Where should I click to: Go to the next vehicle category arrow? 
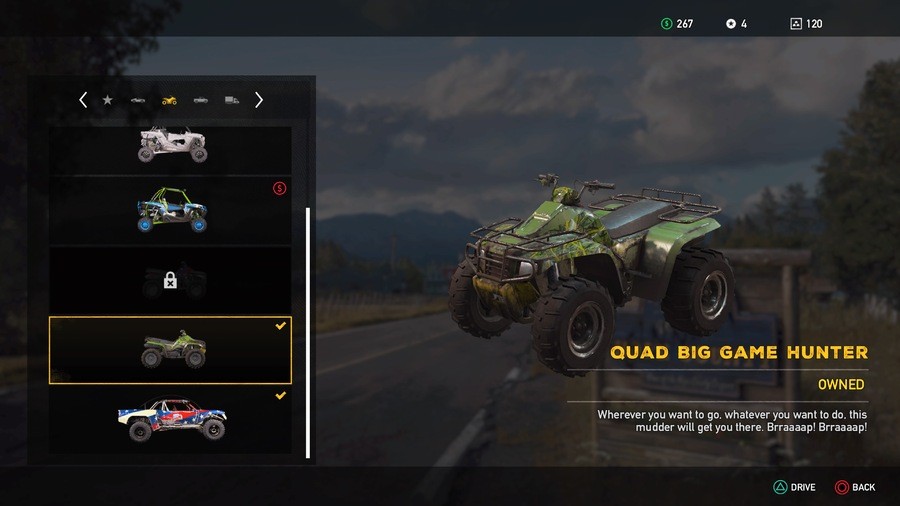click(x=259, y=100)
